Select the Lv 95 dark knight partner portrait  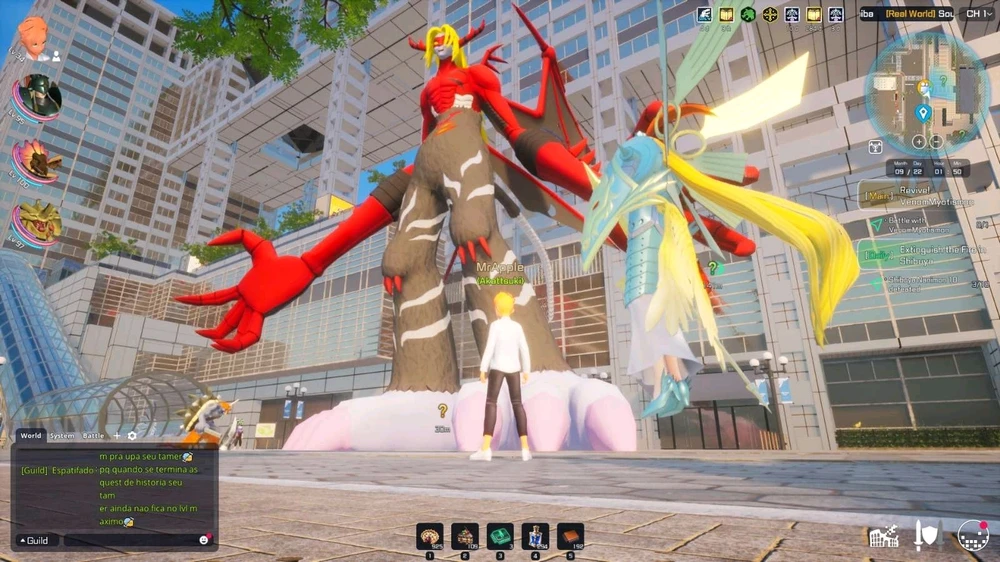38,96
